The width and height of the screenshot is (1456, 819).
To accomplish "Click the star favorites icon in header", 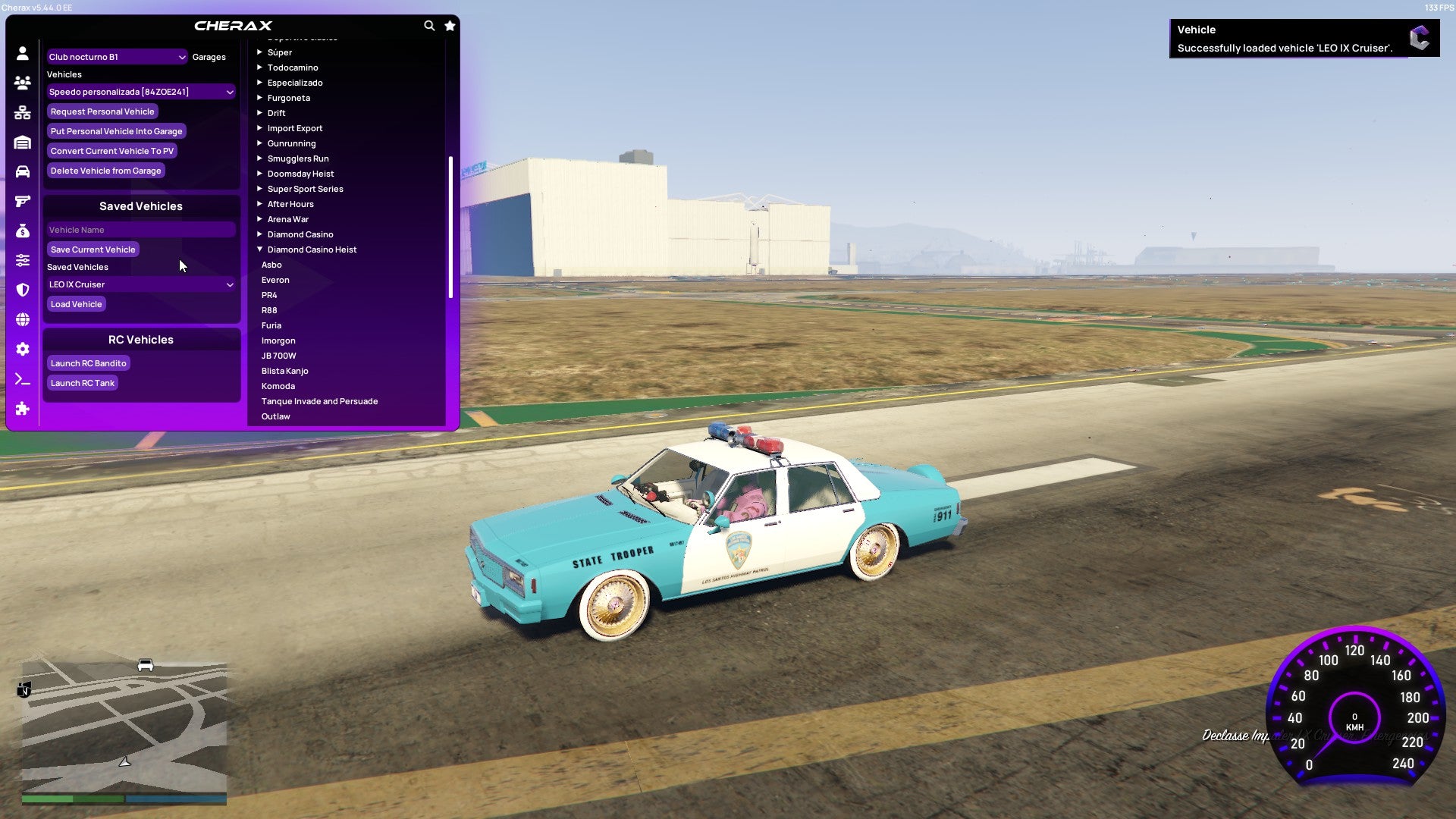I will [450, 25].
